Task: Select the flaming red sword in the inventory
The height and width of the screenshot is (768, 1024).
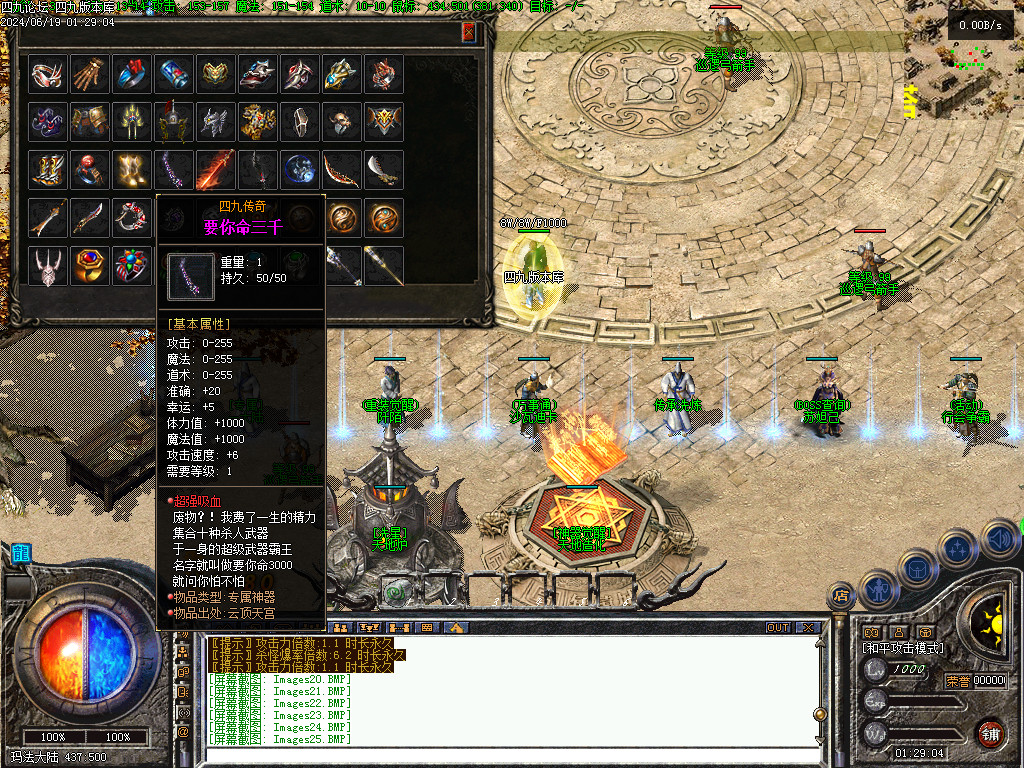Action: tap(215, 169)
